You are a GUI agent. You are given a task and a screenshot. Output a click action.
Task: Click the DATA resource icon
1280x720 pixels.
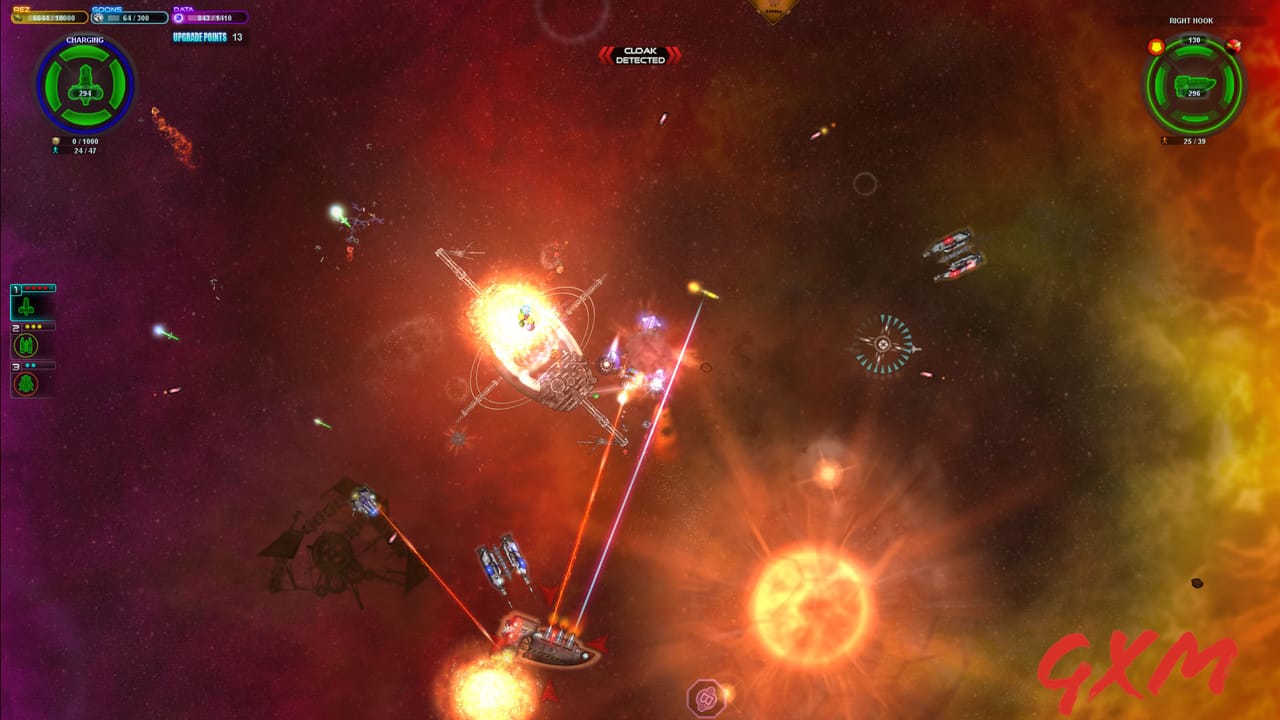178,18
